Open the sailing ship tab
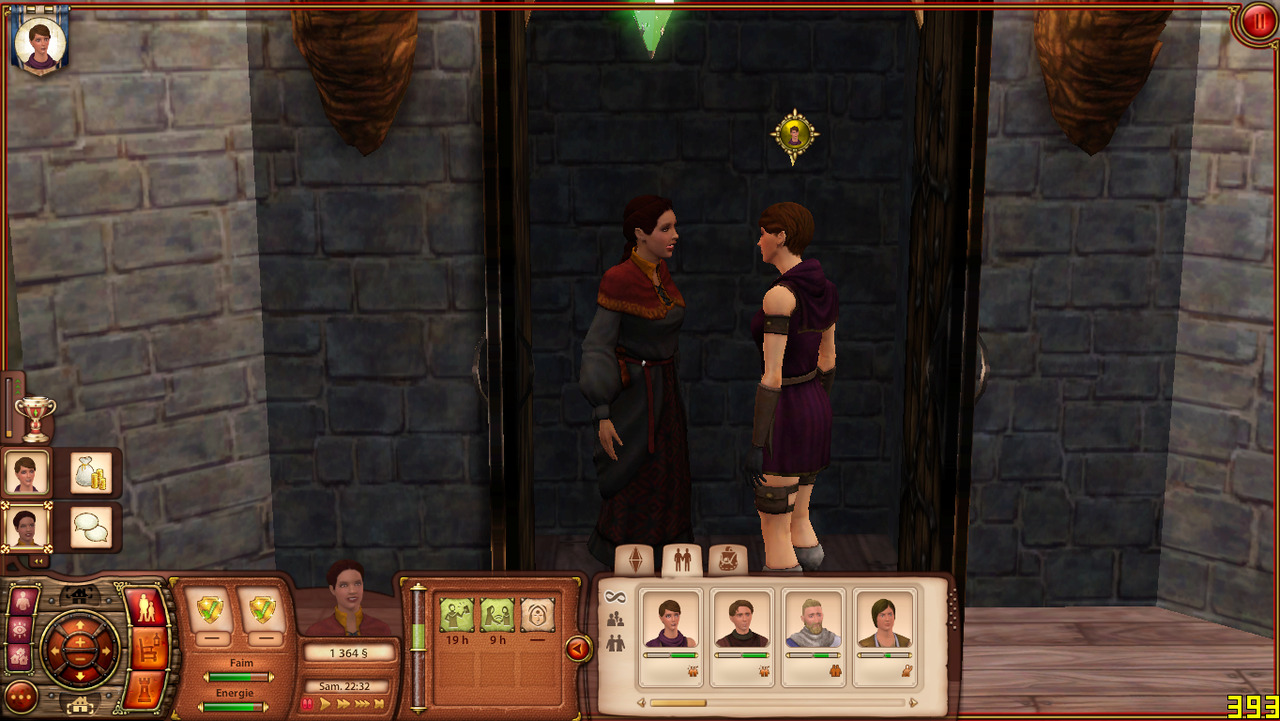Viewport: 1280px width, 721px height. point(727,561)
